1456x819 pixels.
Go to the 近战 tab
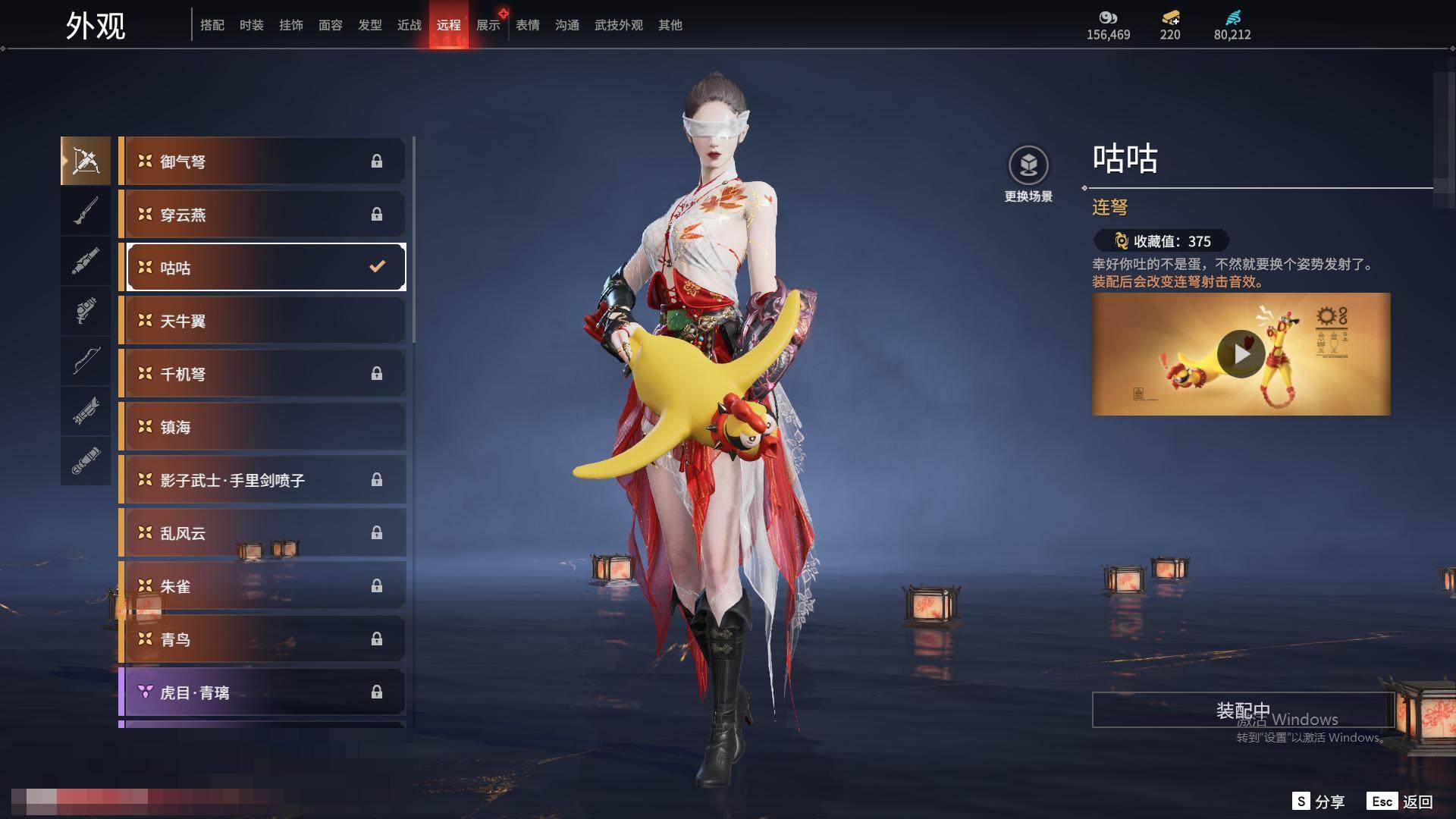pos(409,25)
